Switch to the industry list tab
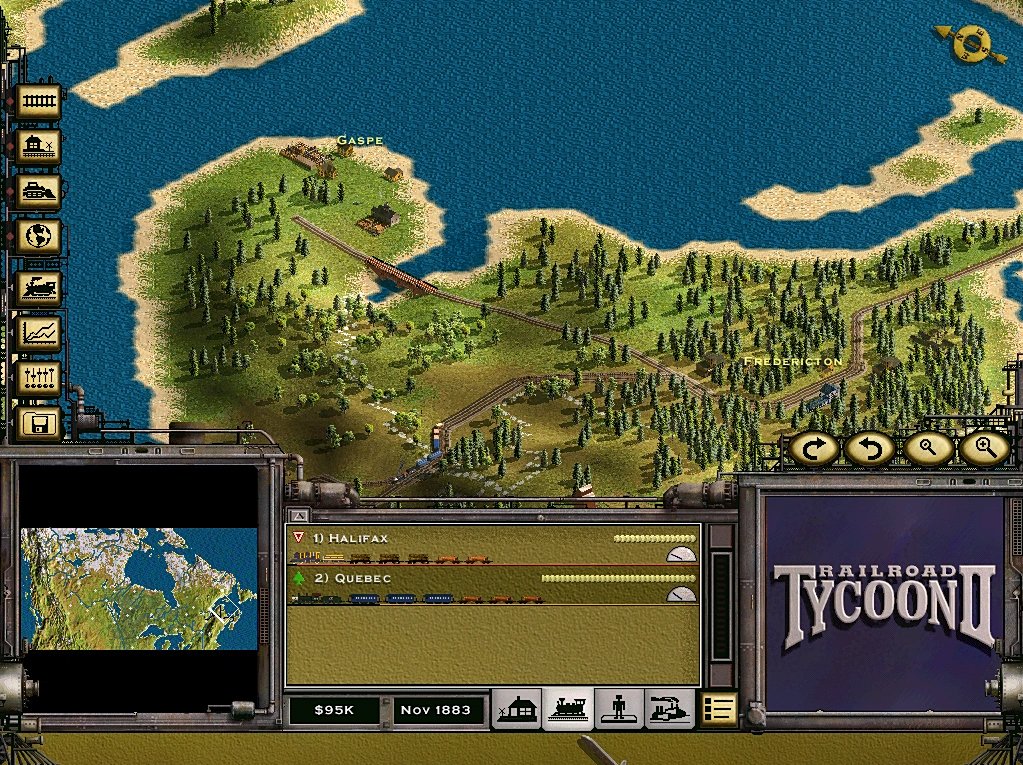The height and width of the screenshot is (765, 1023). (x=670, y=709)
